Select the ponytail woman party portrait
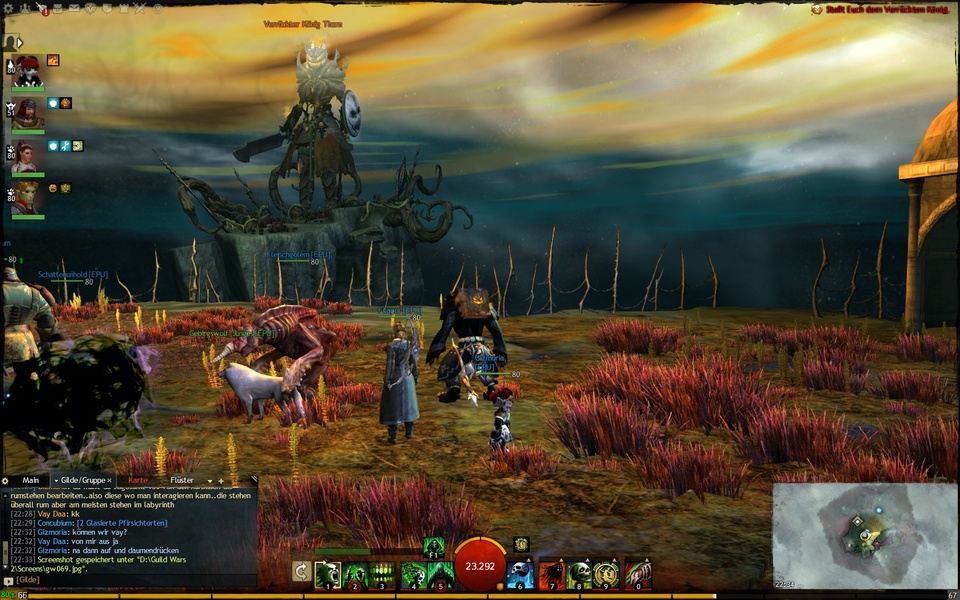Screen dimensions: 960x600 [27, 155]
